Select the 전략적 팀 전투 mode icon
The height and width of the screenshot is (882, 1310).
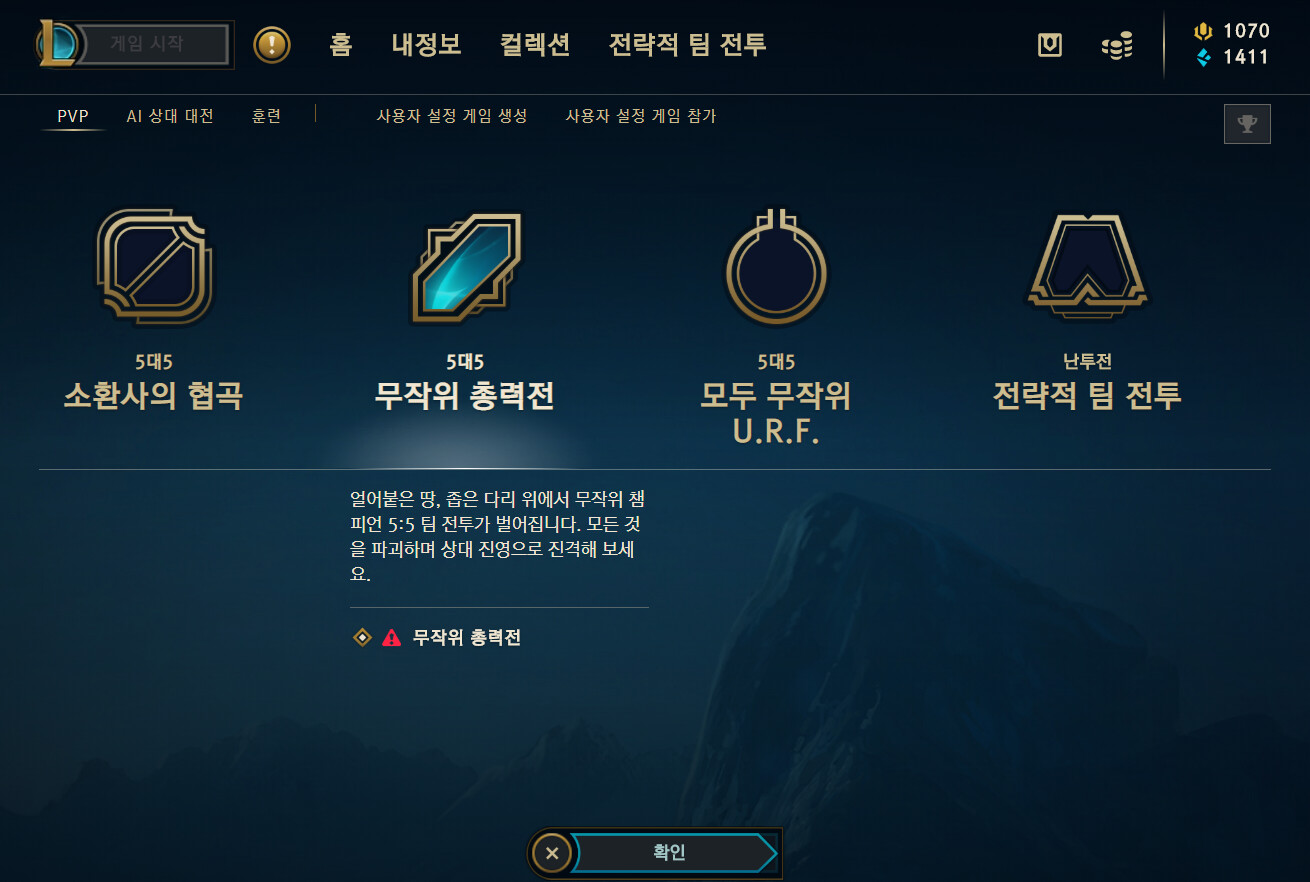tap(1088, 265)
